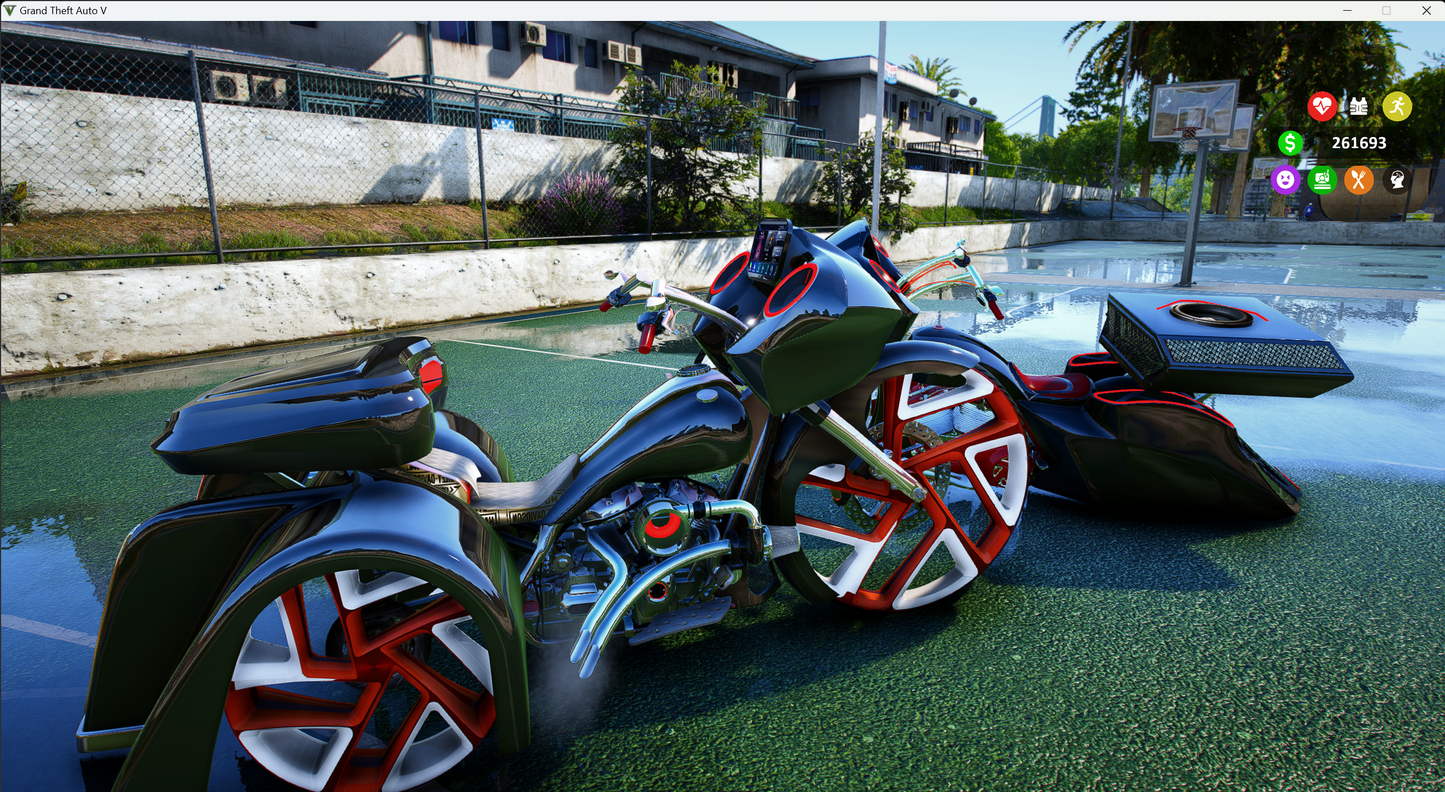Click the orange fork and spoon hunger icon
This screenshot has height=792, width=1445.
click(x=1358, y=180)
